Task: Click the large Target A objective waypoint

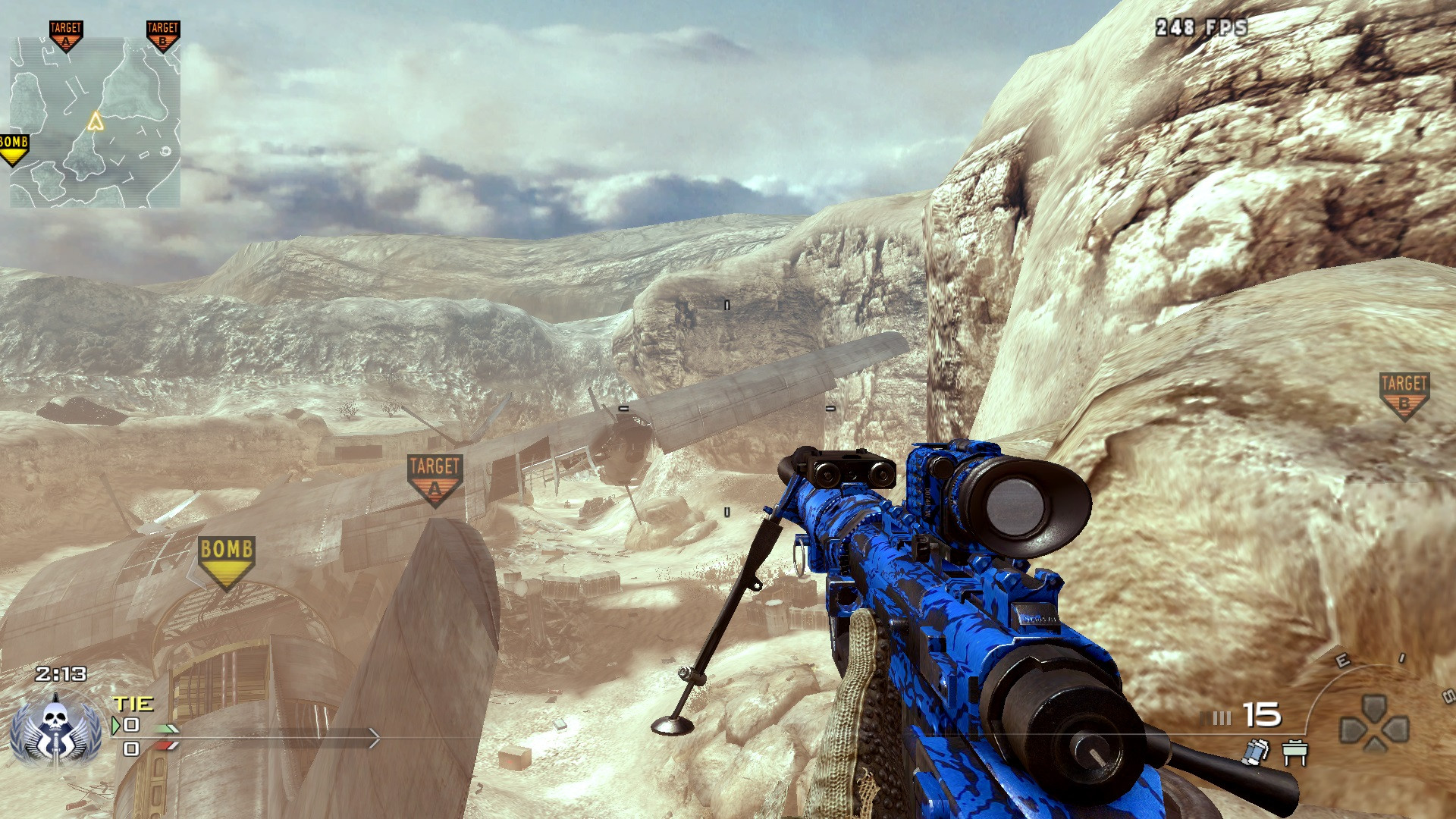Action: click(435, 478)
